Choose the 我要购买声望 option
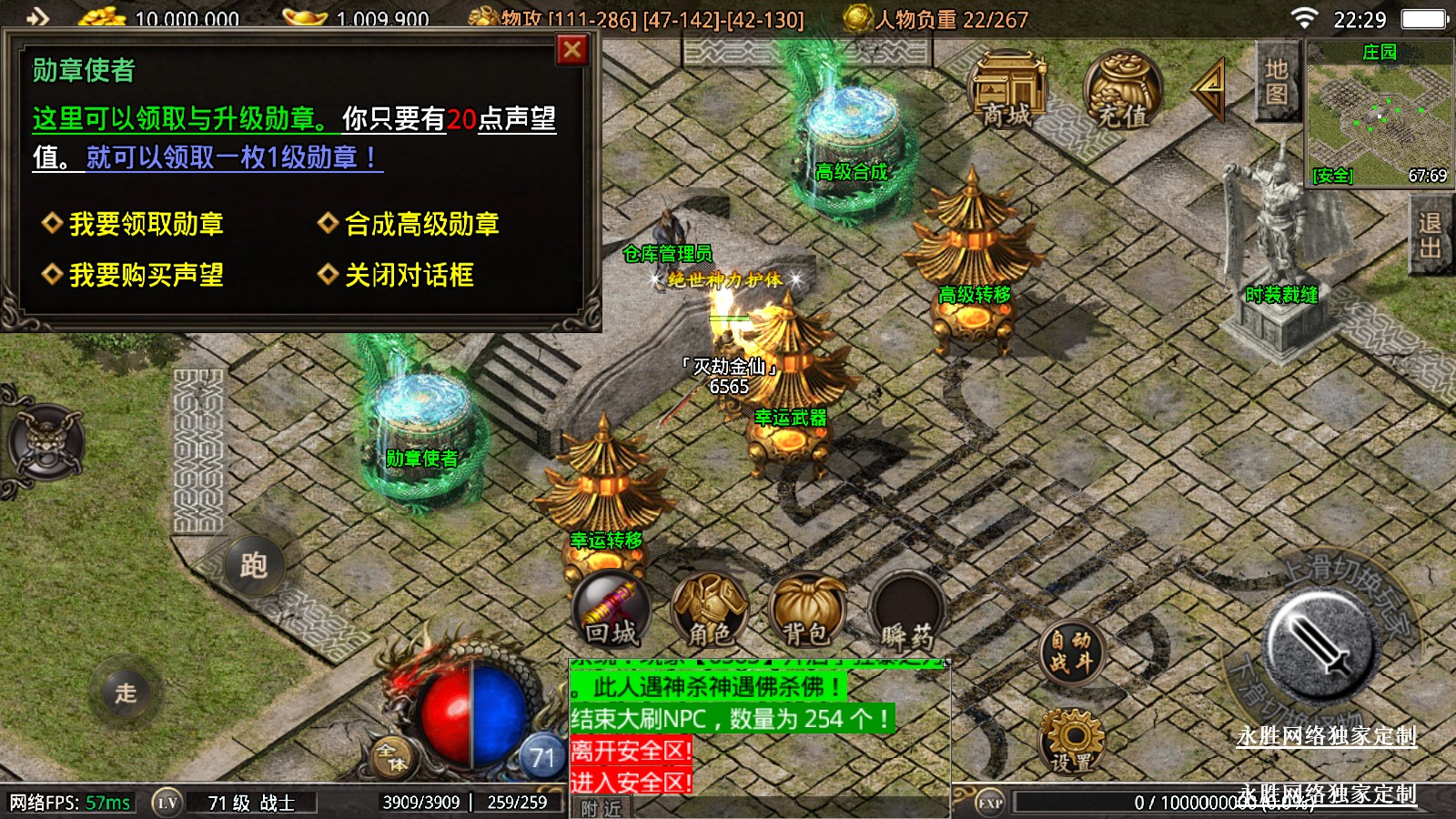 click(146, 275)
